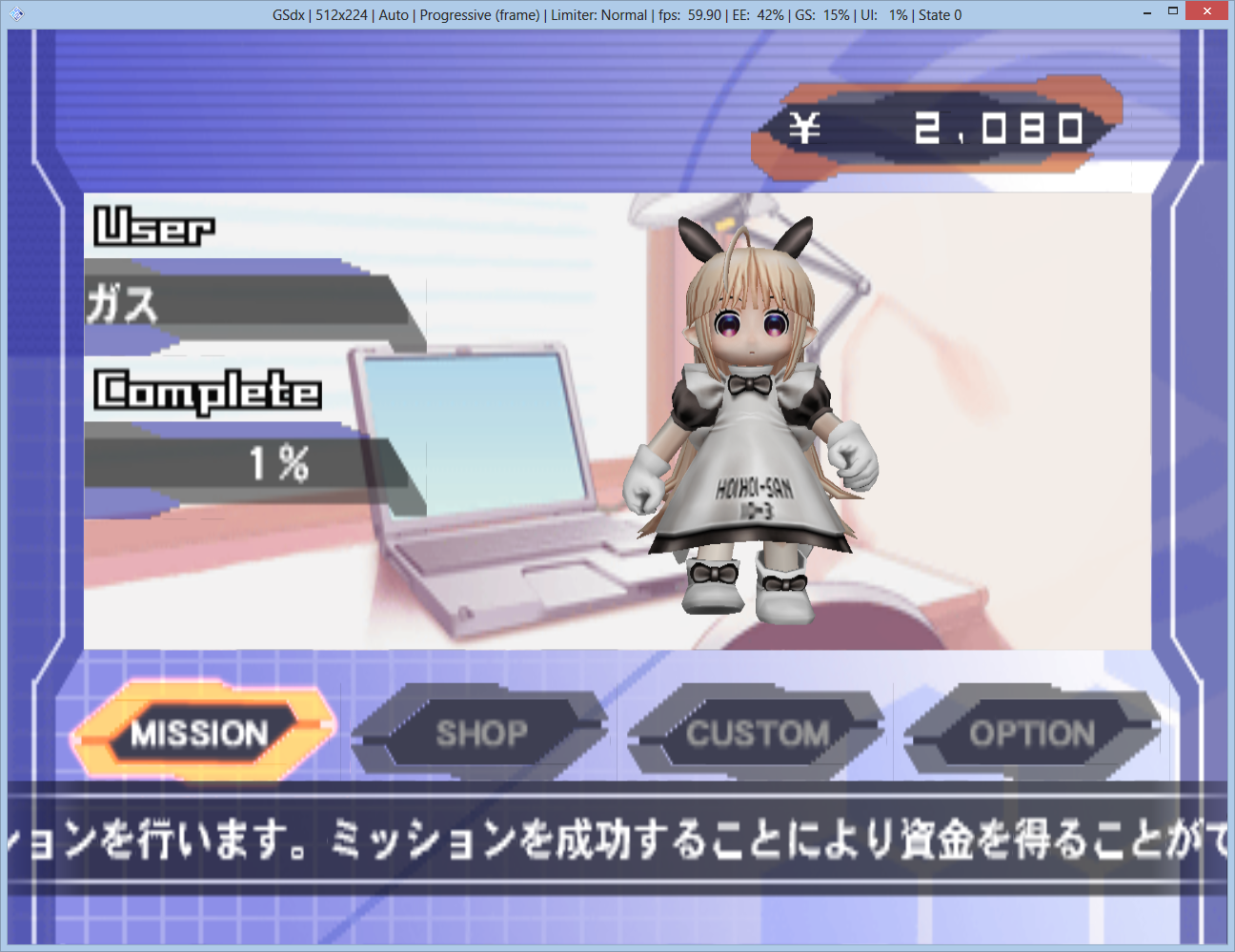Open the OPTION settings menu

point(1032,733)
